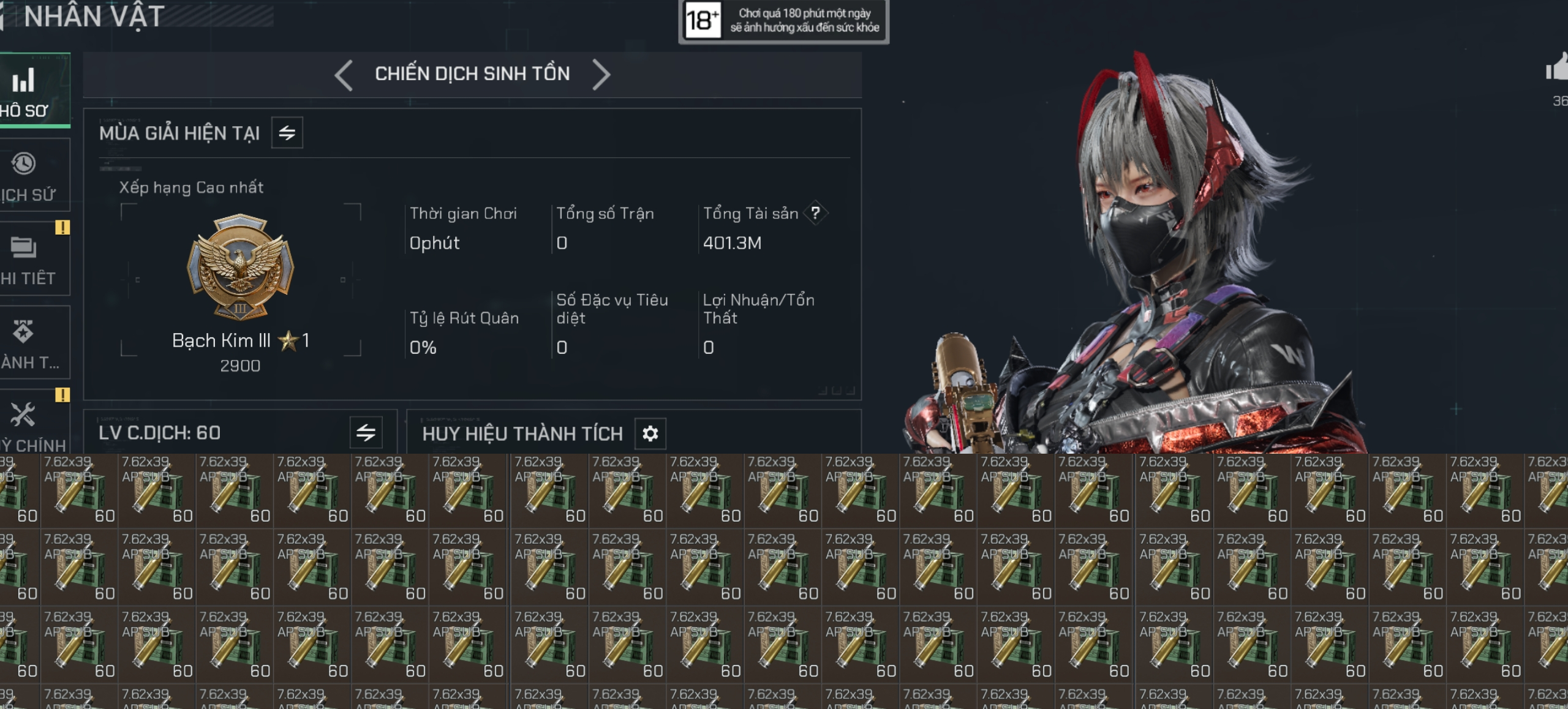This screenshot has height=709, width=1568.
Task: Open the Hồ Sơ profile tab
Action: coord(28,91)
